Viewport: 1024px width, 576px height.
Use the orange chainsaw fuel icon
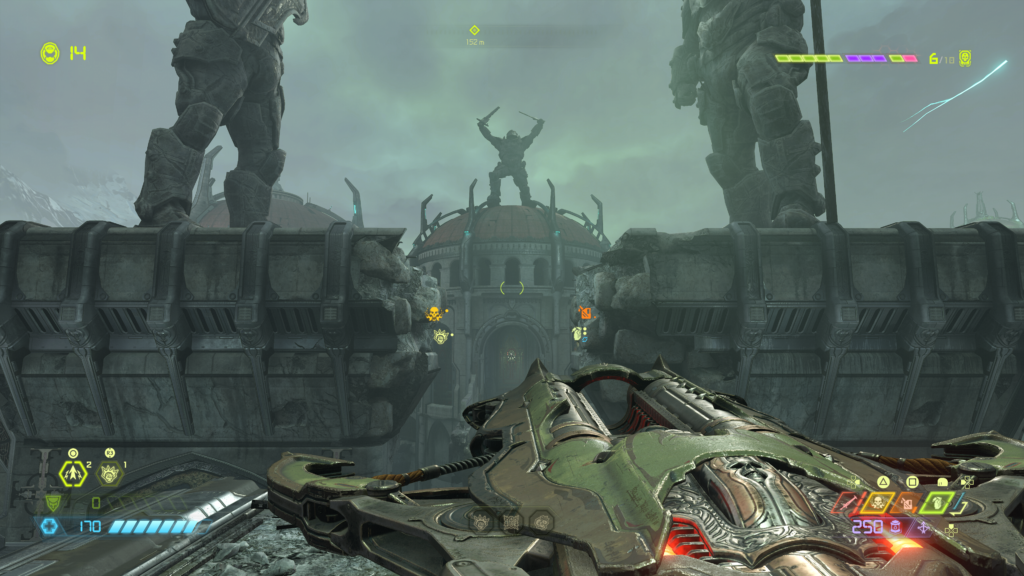[x=909, y=503]
